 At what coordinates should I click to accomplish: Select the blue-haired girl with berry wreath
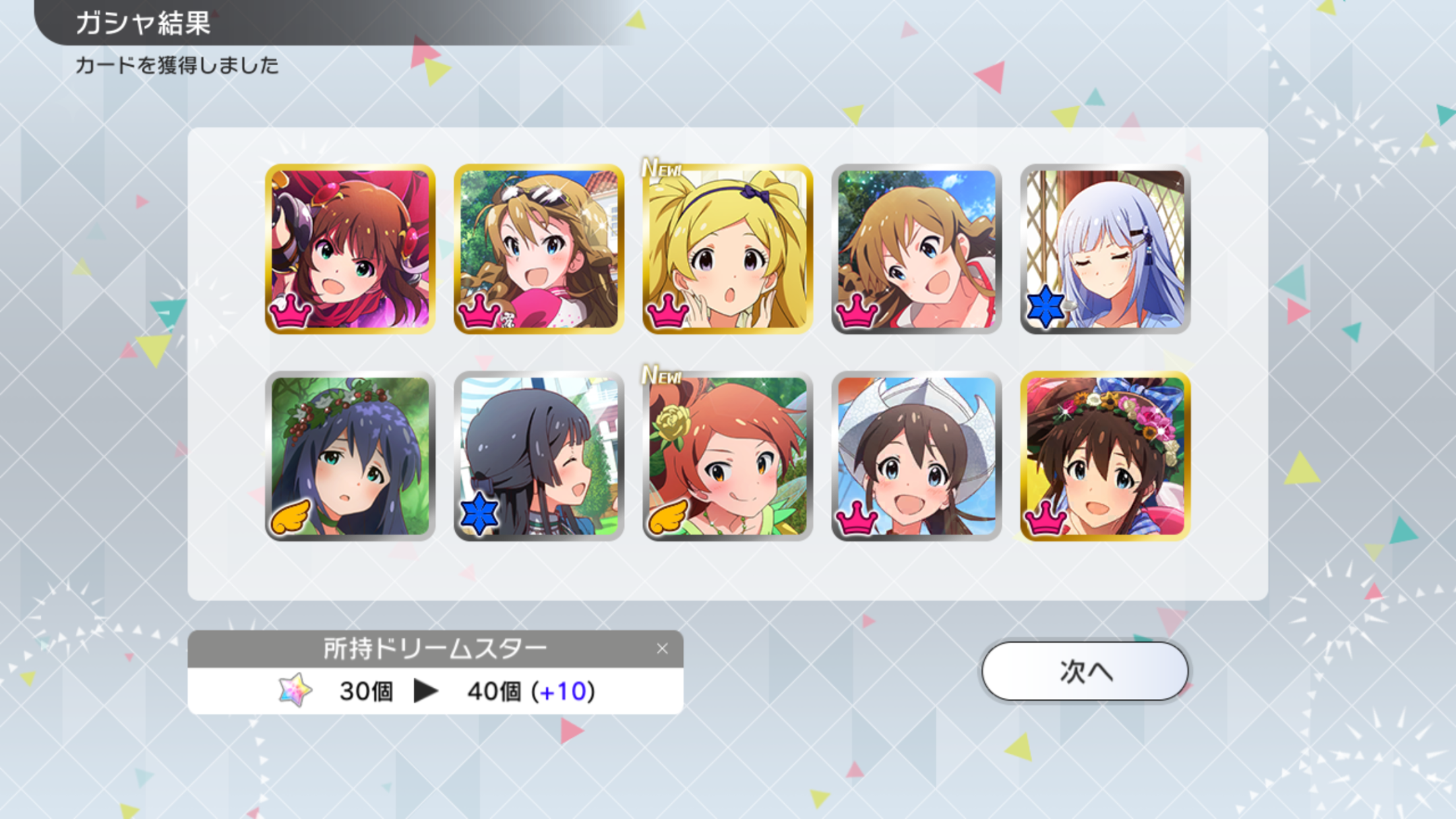(x=350, y=456)
